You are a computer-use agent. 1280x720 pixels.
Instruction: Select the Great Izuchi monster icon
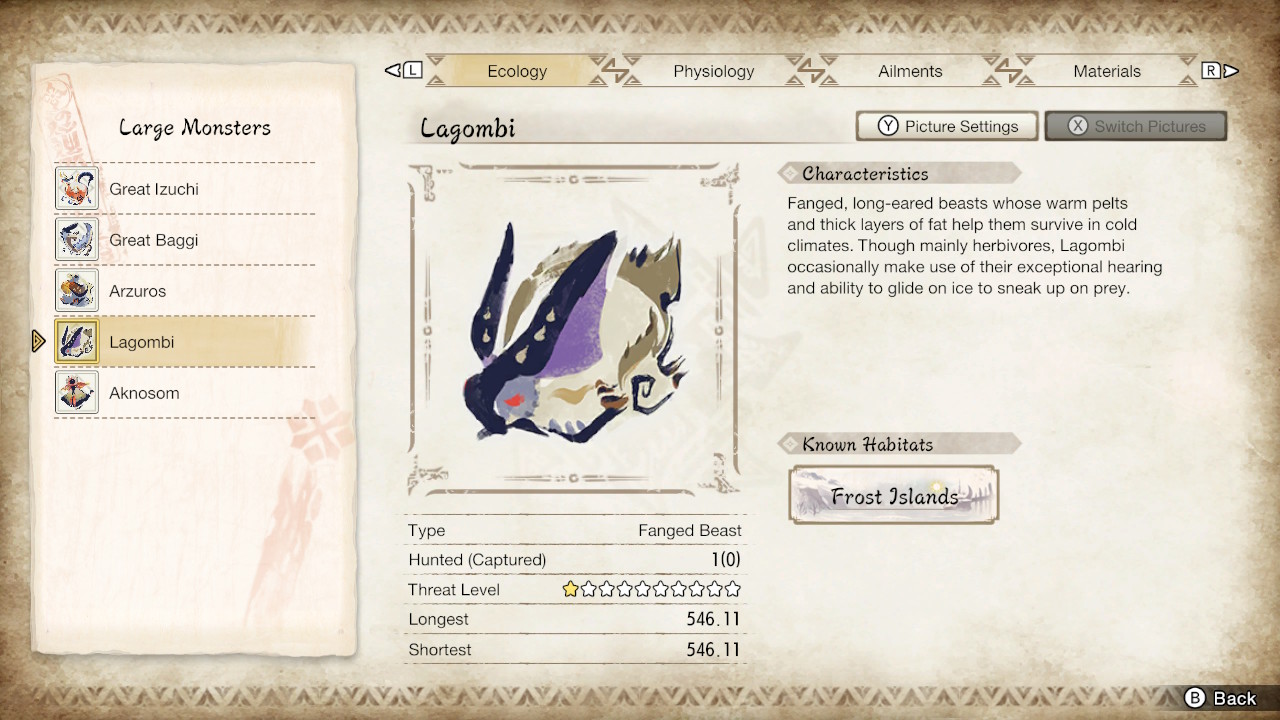click(76, 188)
